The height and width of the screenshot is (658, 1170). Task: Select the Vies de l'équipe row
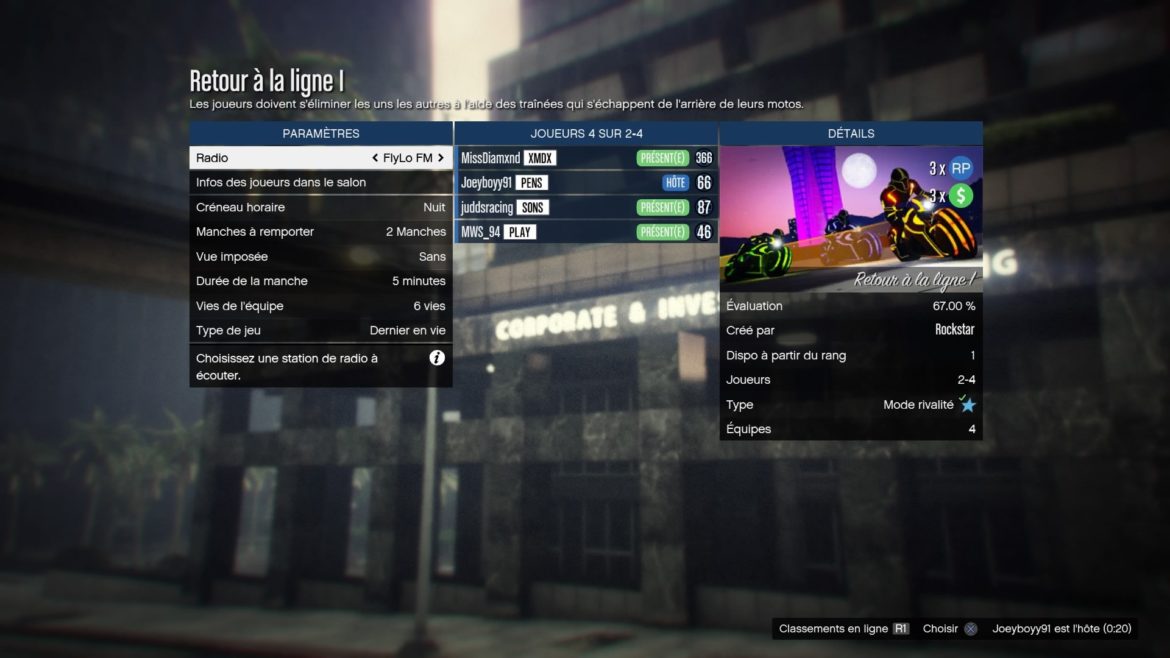point(320,306)
